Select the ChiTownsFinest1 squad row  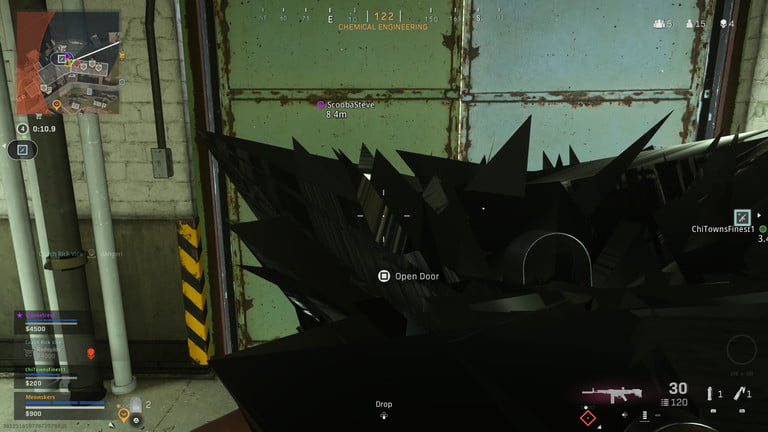click(60, 374)
